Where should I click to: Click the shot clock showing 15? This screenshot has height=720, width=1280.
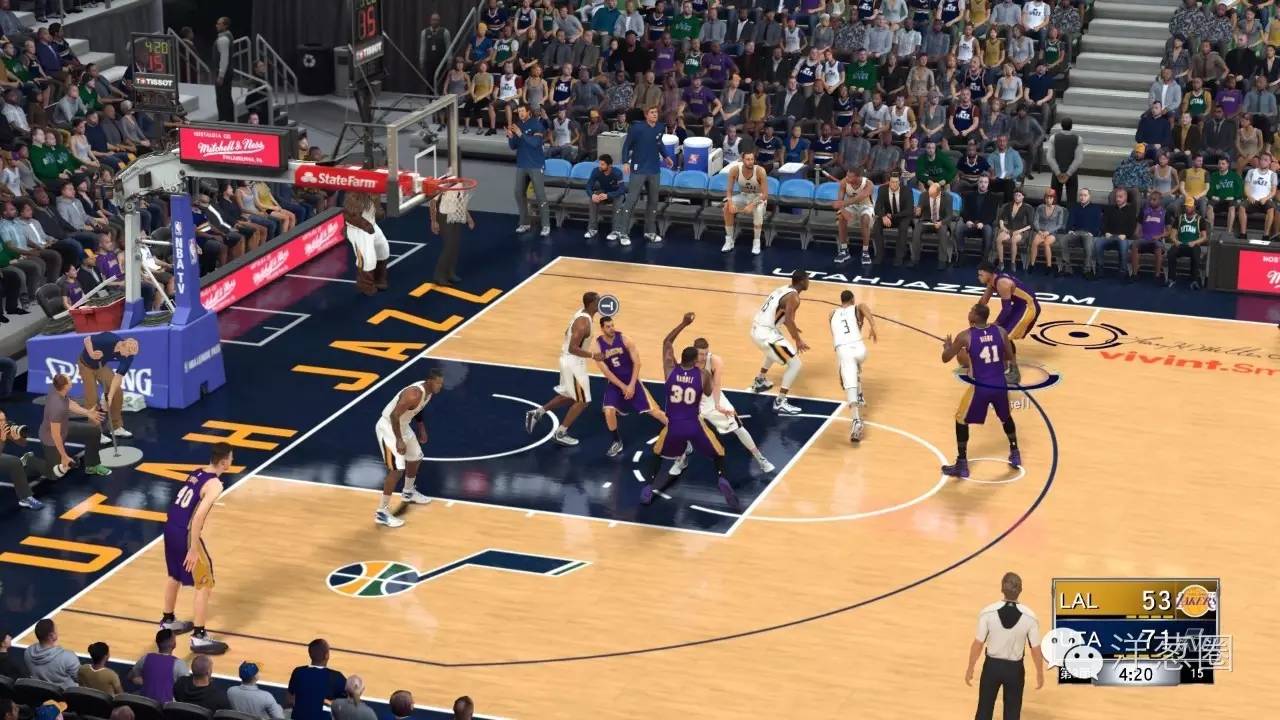(1196, 672)
